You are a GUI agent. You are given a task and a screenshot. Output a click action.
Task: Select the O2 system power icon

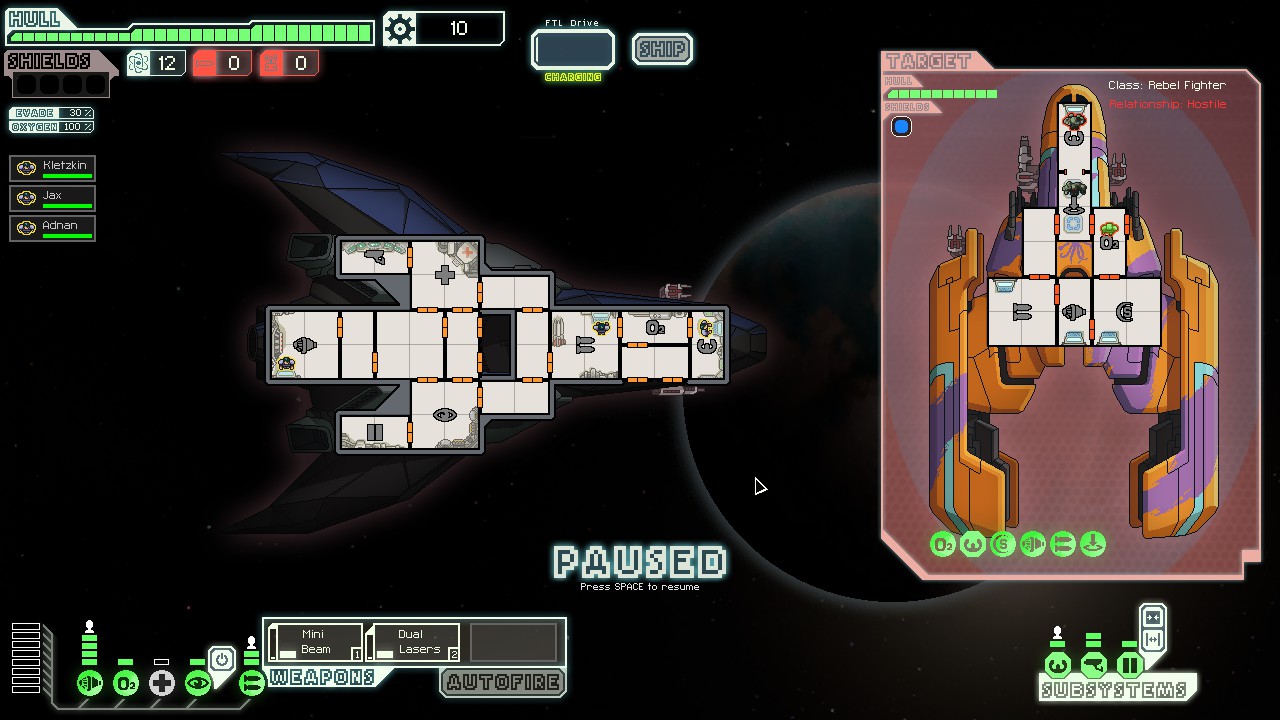tap(126, 683)
